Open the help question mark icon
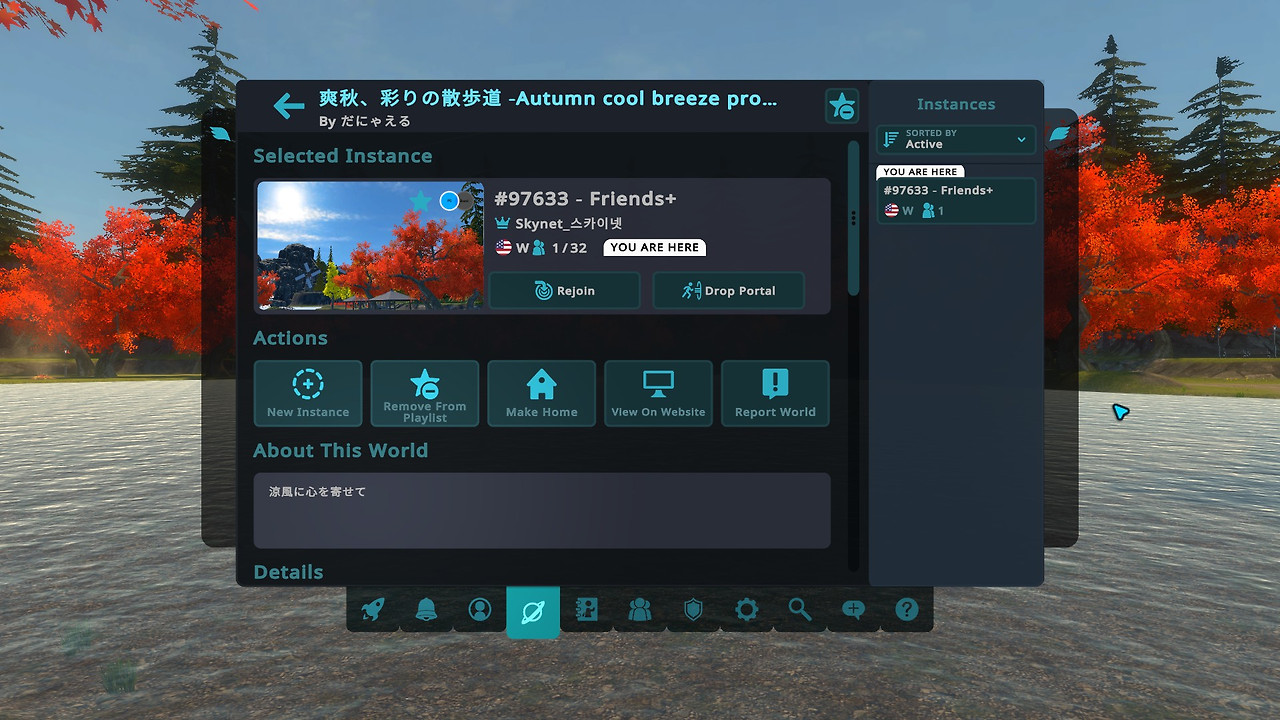This screenshot has width=1280, height=720. 906,609
